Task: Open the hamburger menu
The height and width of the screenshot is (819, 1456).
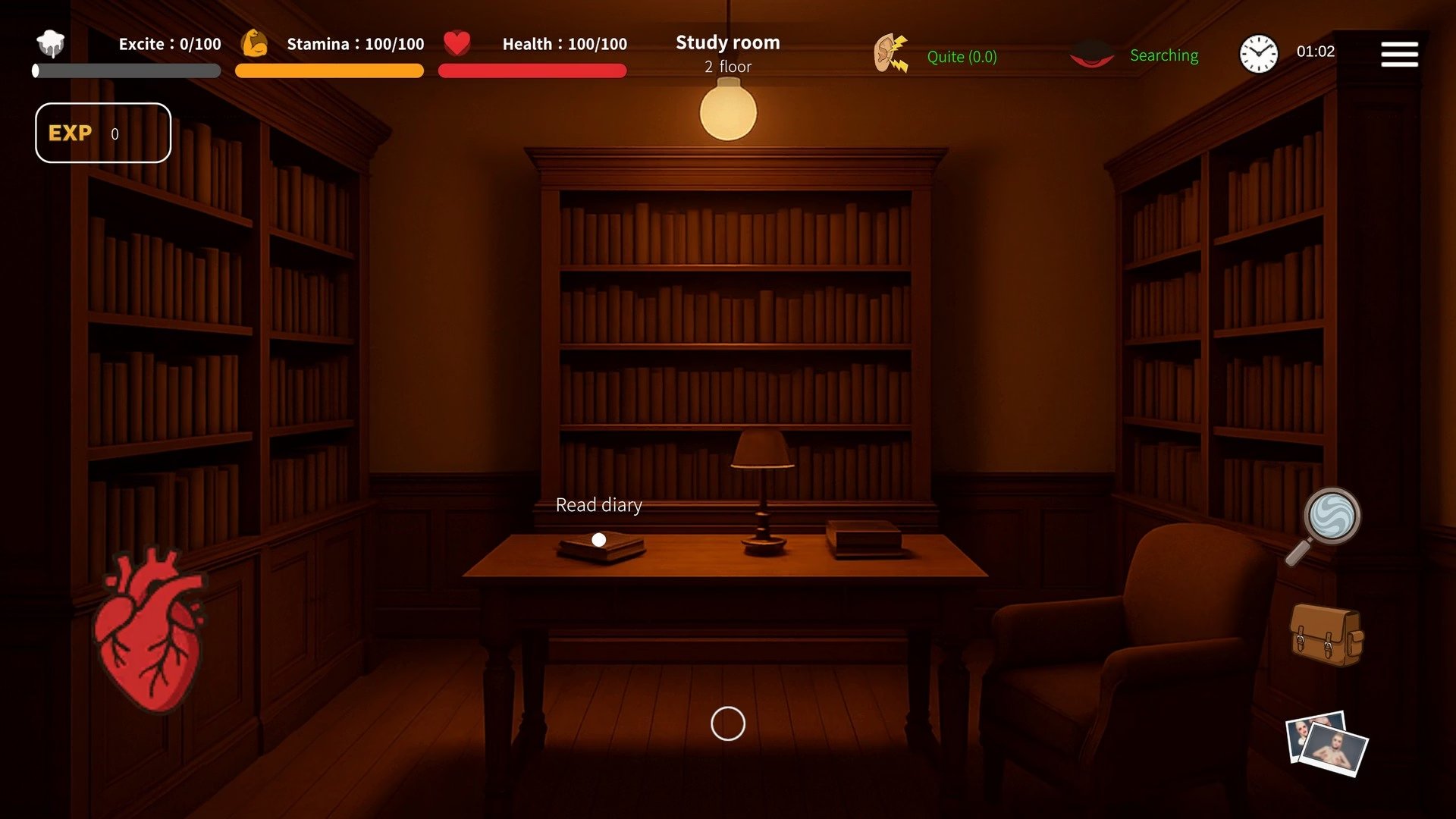Action: point(1399,54)
